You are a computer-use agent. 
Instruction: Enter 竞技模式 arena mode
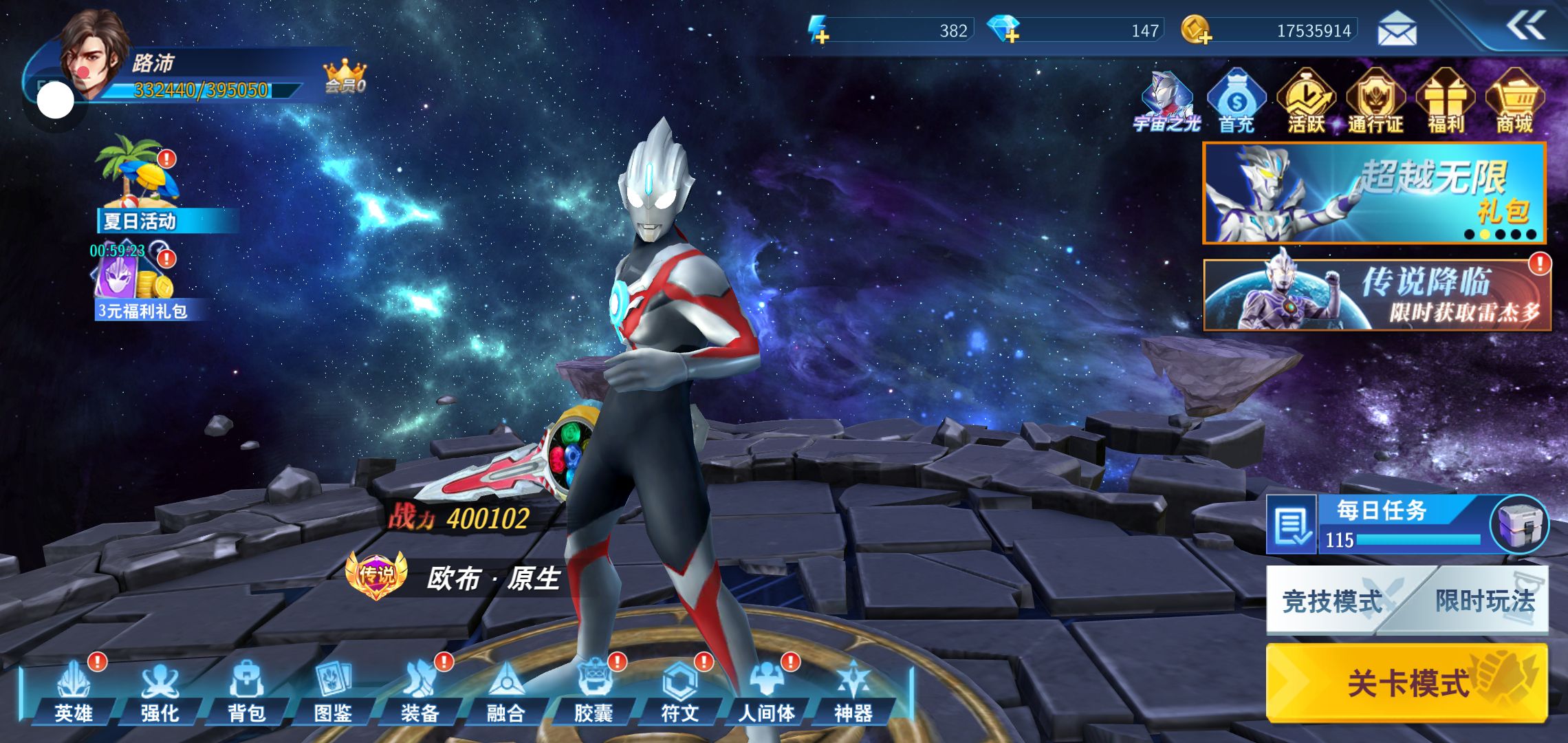tap(1331, 601)
